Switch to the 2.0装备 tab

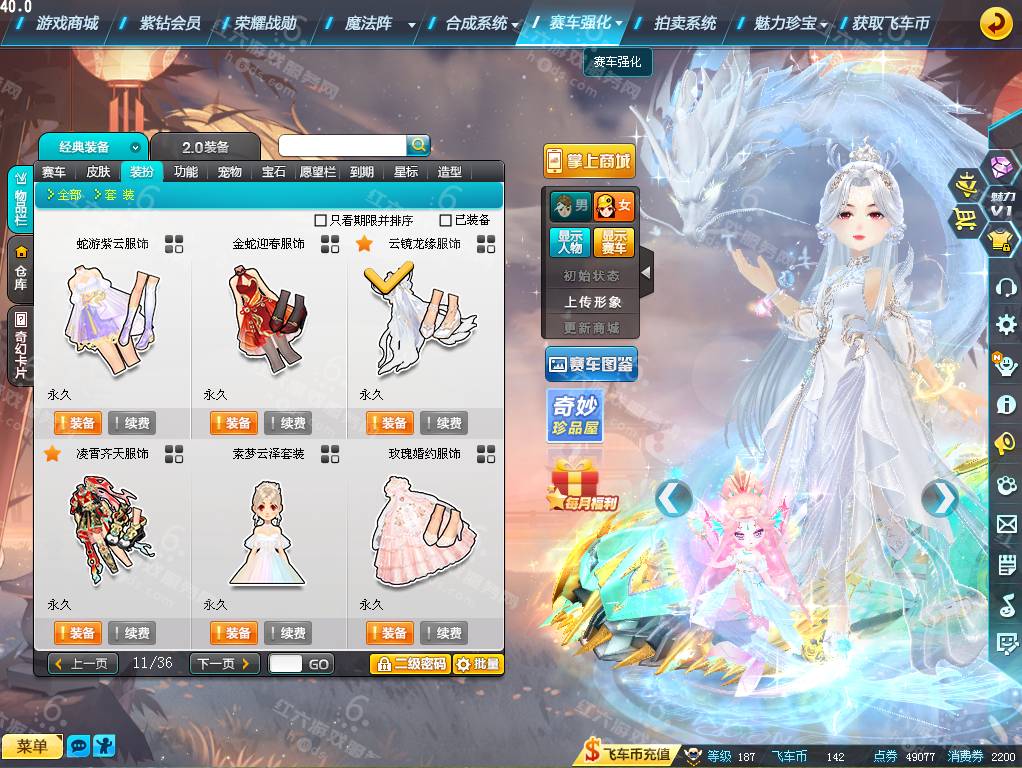coord(205,147)
